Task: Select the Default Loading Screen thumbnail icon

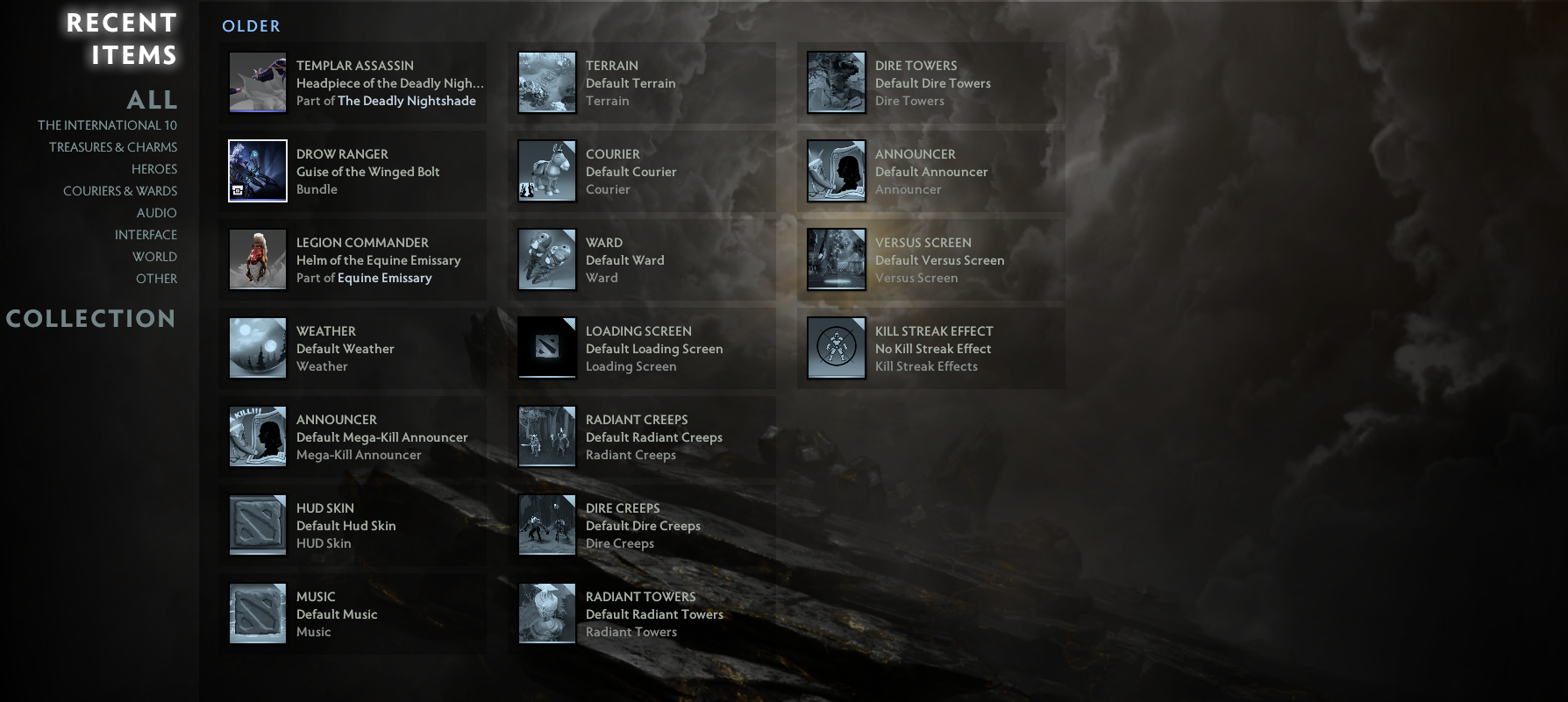Action: click(545, 347)
